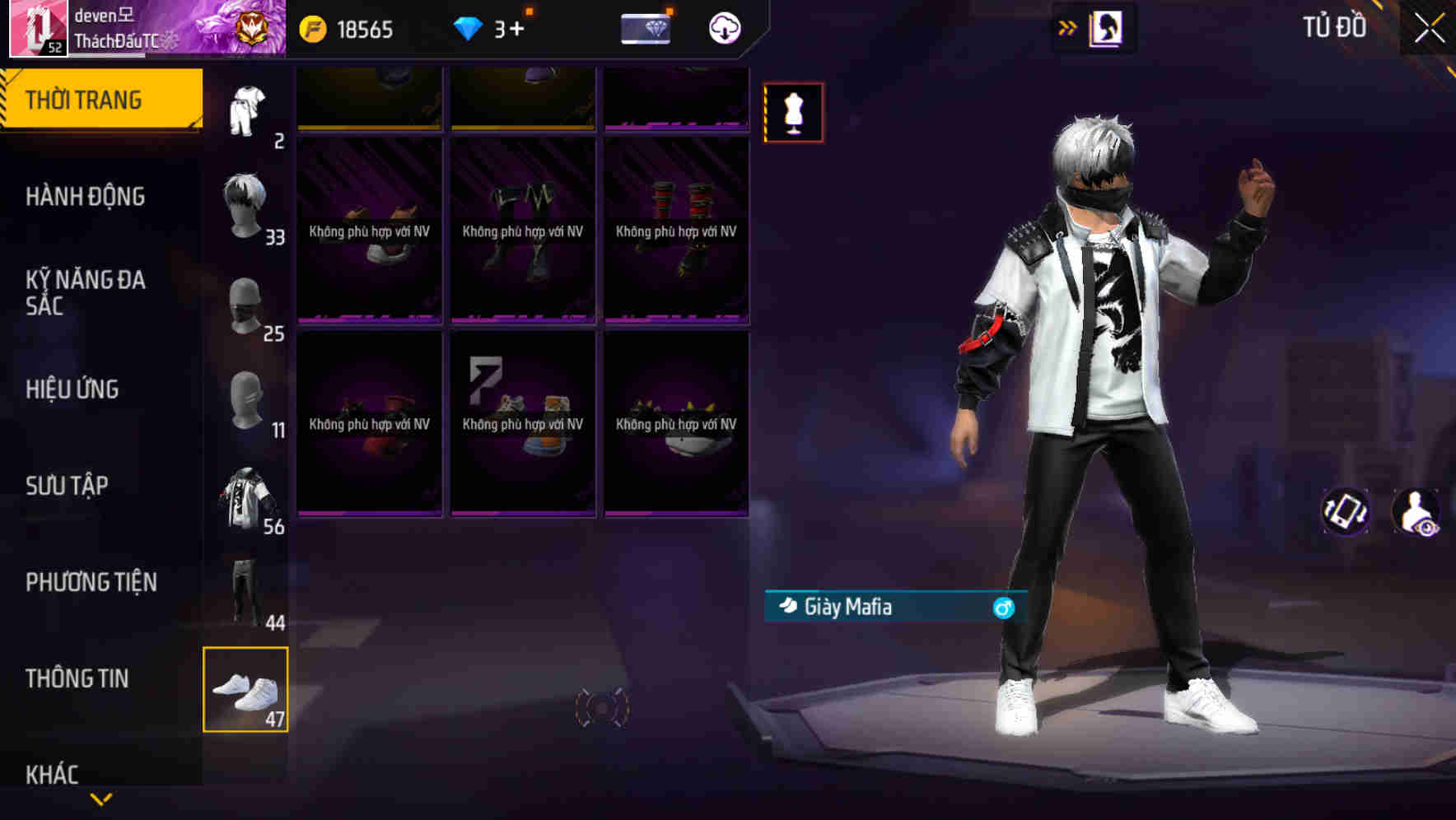Open the SƯU TẬP tab in the sidebar
Image resolution: width=1456 pixels, height=820 pixels.
(68, 486)
